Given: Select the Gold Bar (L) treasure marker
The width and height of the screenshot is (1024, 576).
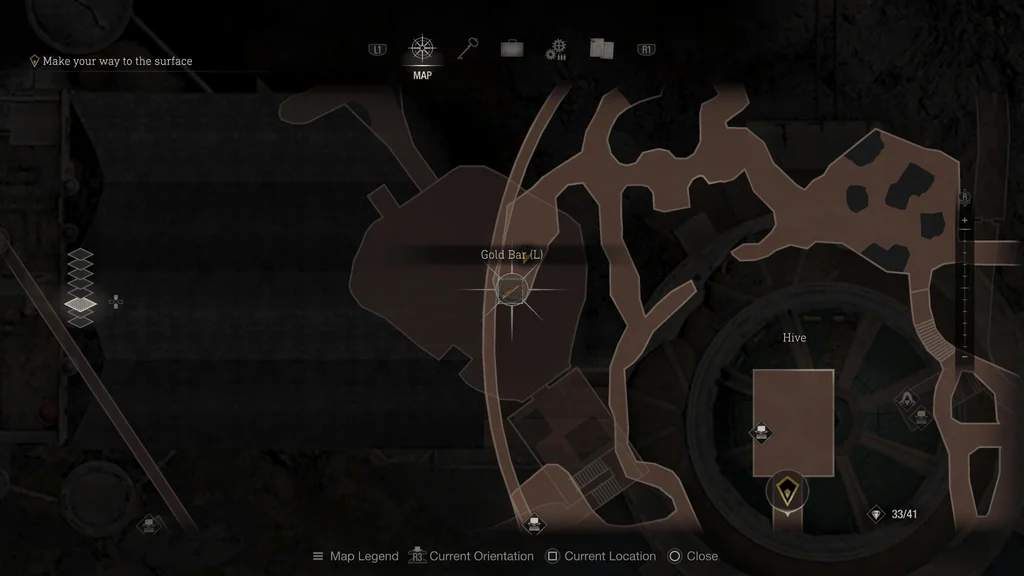Looking at the screenshot, I should (511, 291).
